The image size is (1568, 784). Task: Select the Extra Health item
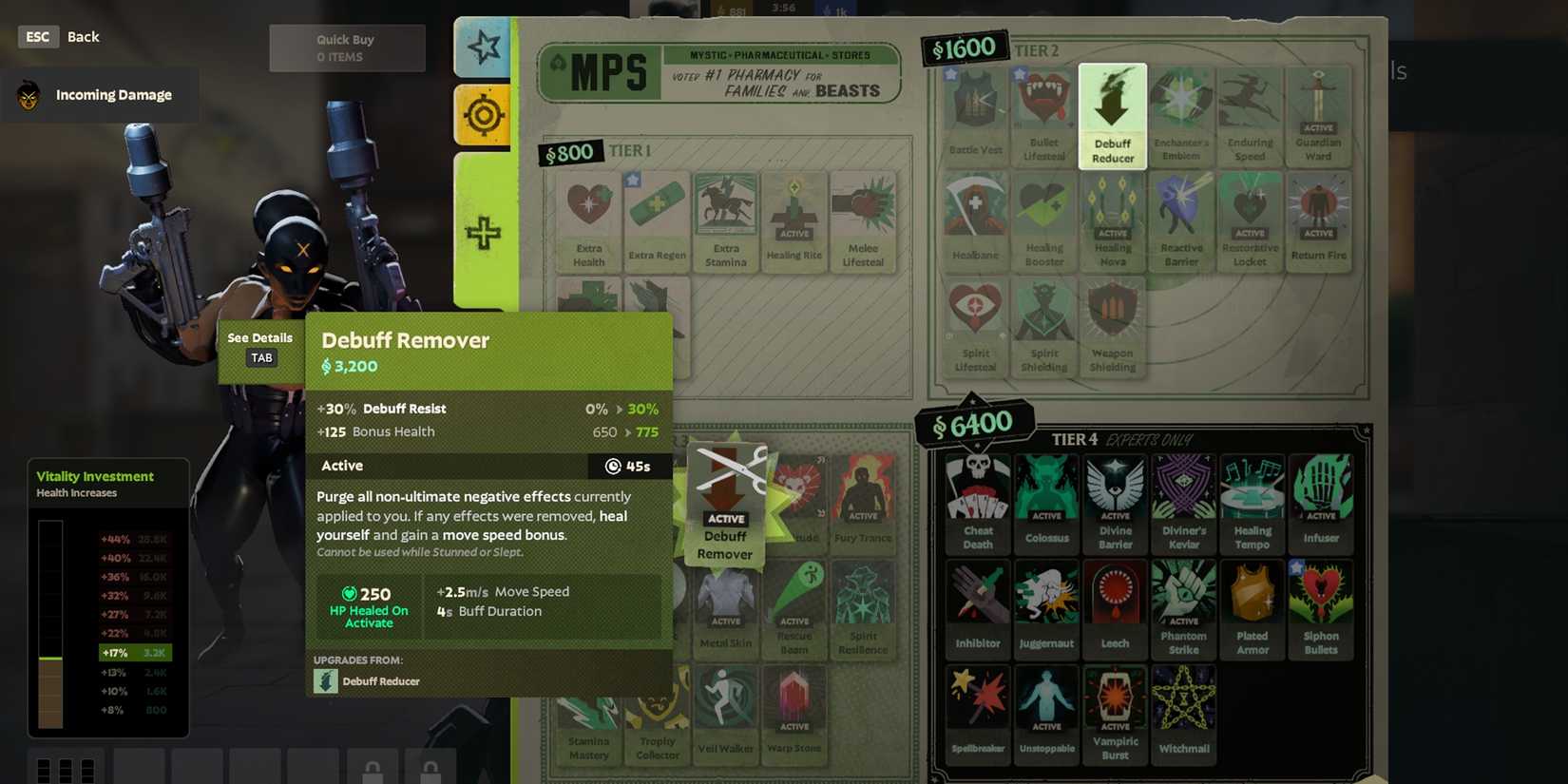(x=587, y=217)
